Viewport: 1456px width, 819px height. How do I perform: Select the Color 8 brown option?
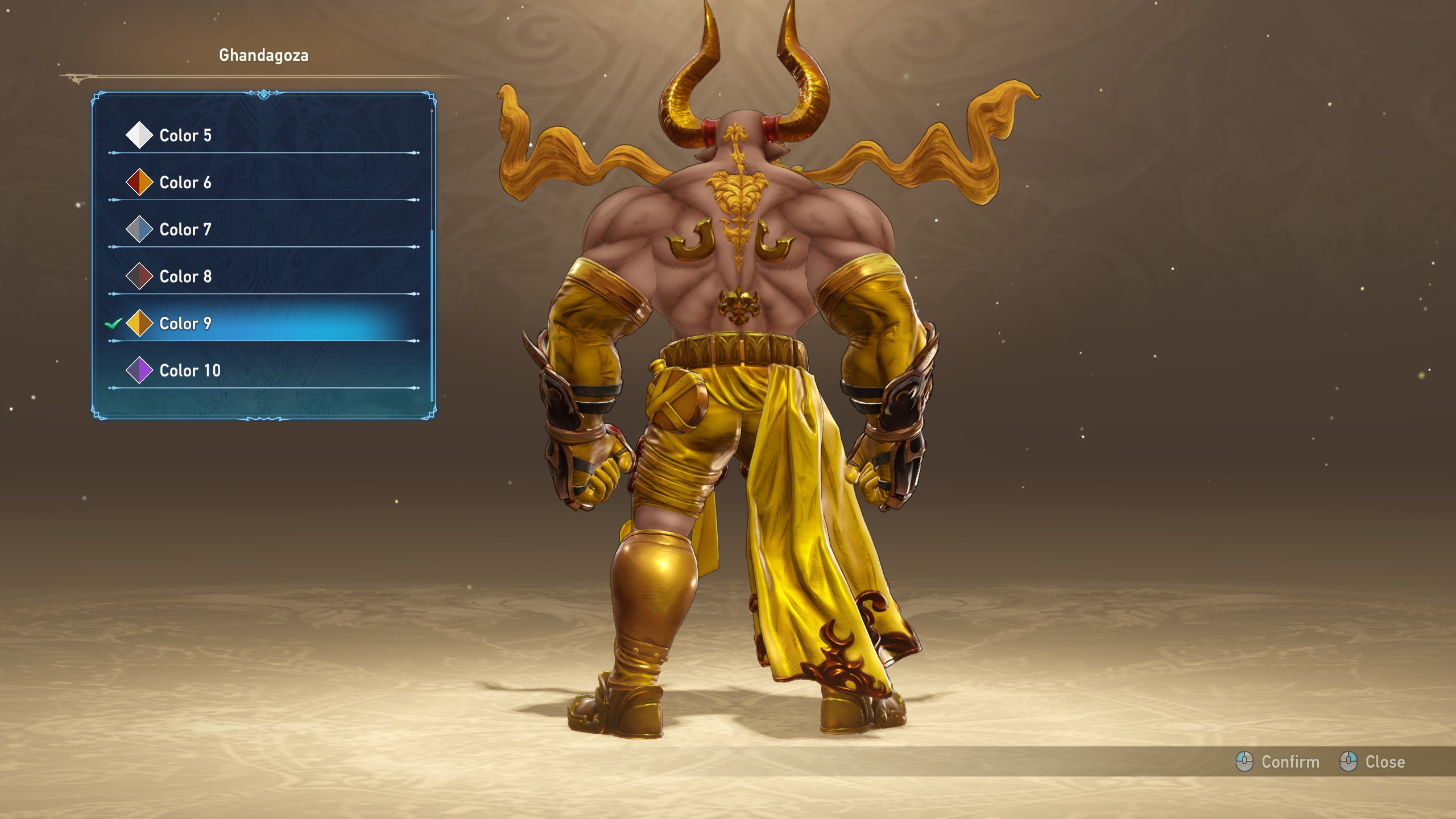point(185,276)
